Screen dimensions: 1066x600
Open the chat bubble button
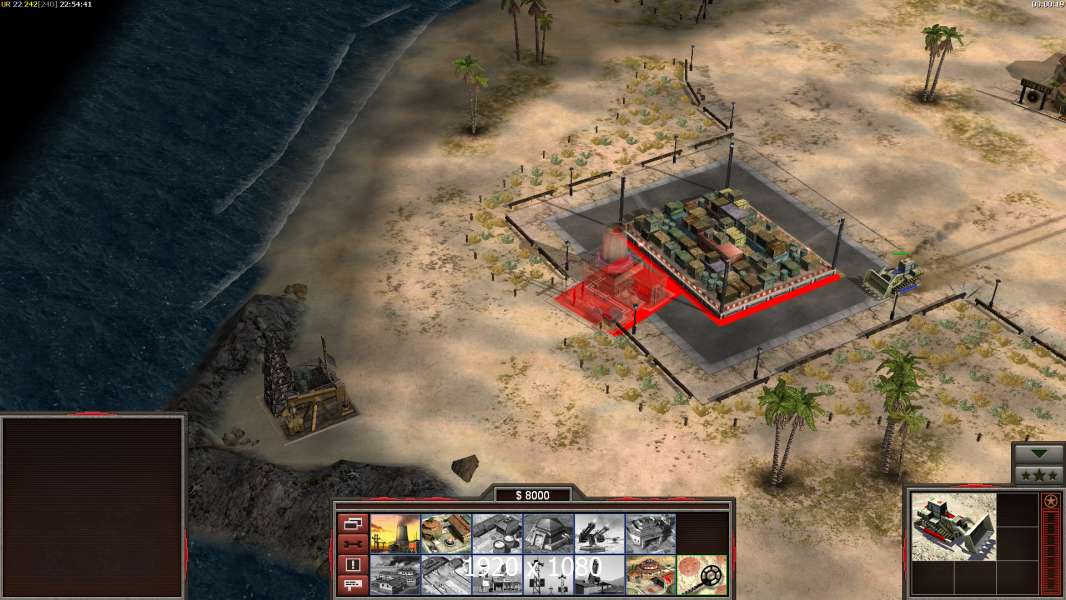(x=352, y=586)
